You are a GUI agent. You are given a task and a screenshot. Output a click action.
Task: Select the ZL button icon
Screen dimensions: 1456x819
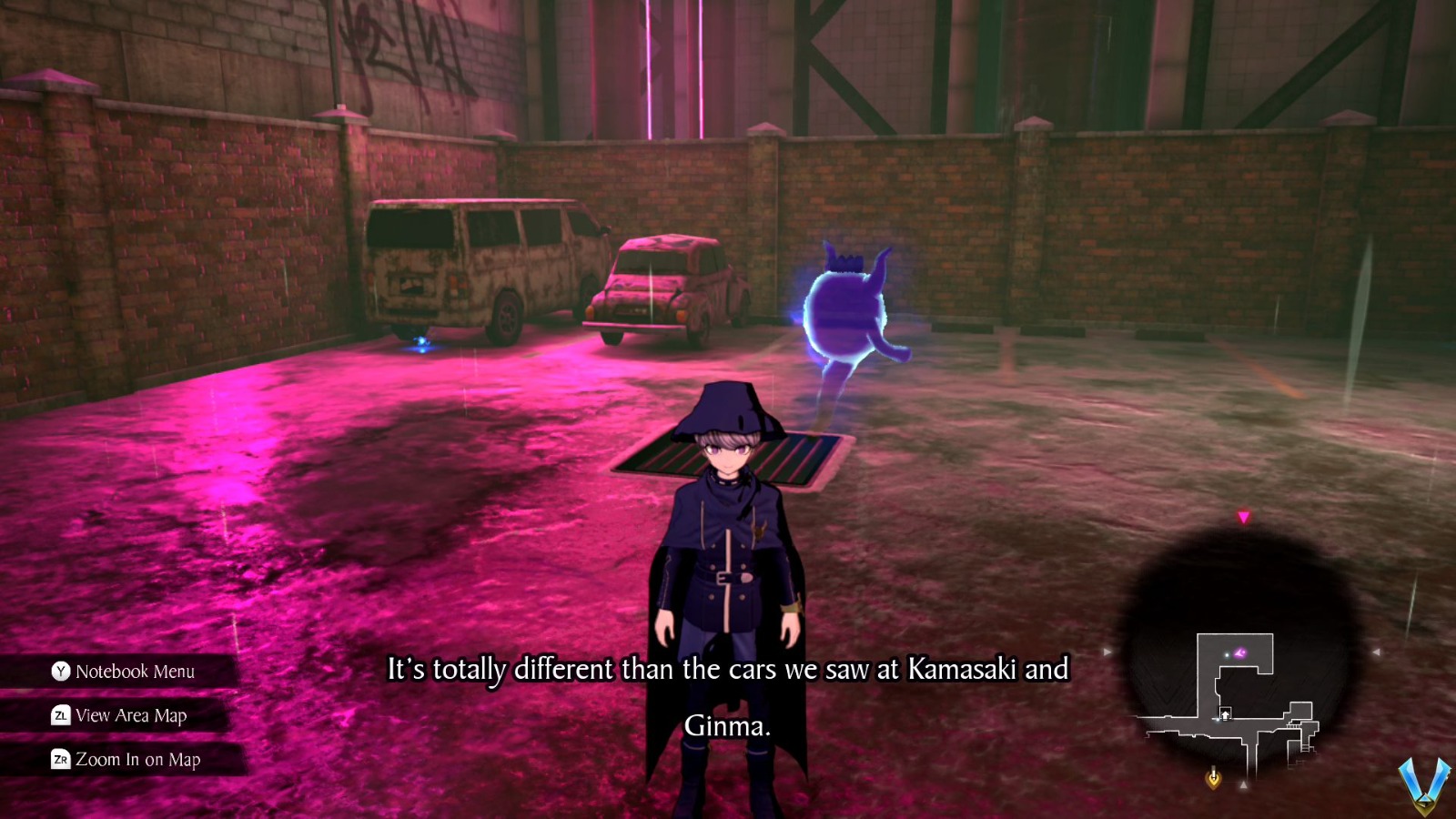point(59,716)
